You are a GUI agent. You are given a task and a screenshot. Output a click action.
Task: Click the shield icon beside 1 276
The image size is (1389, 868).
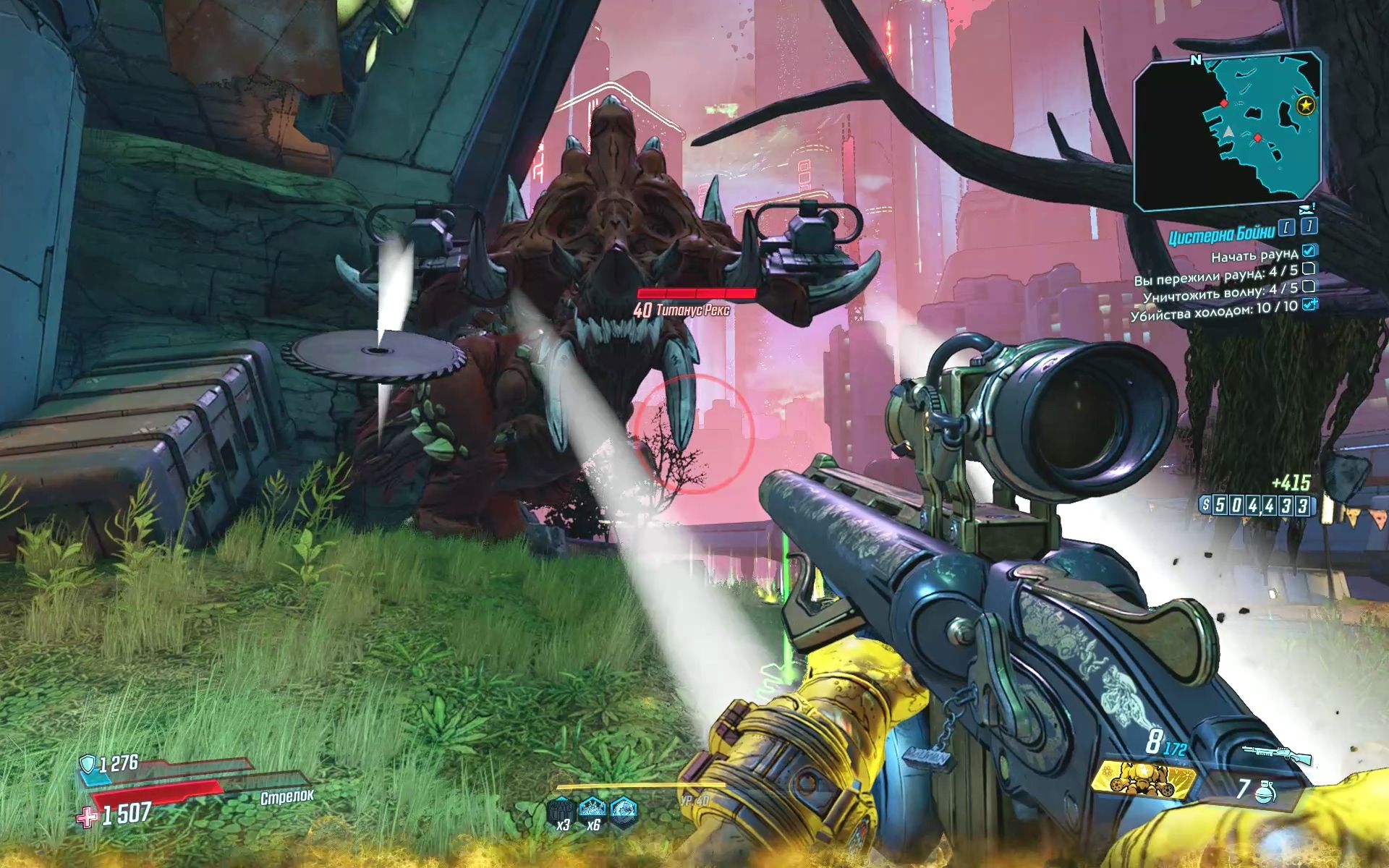(87, 763)
